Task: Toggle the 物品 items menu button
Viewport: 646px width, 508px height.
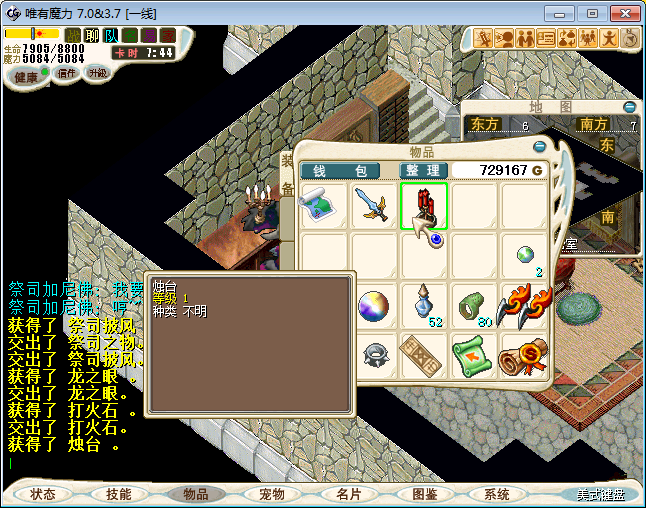Action: 196,494
